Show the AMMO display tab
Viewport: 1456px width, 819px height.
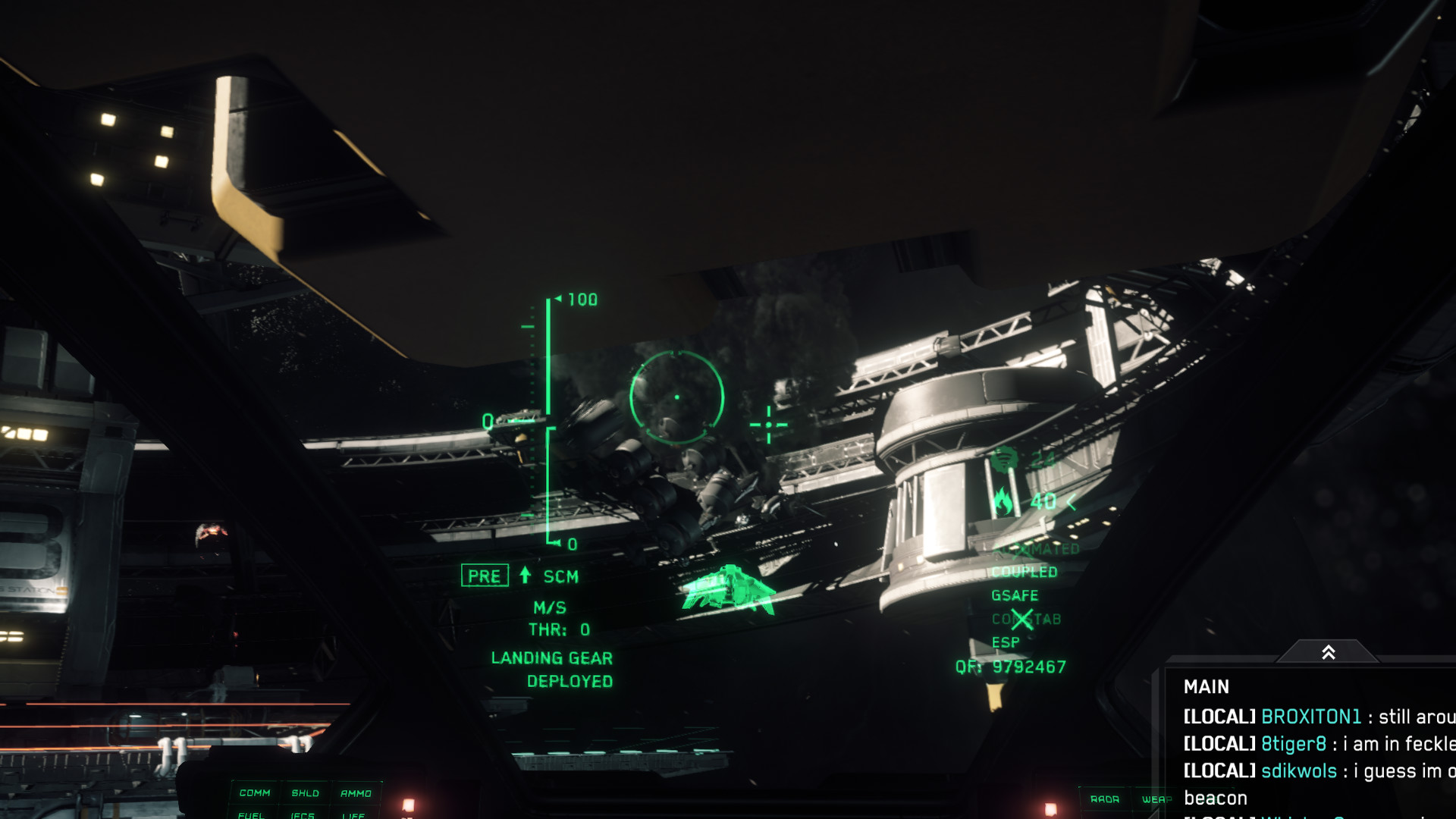[x=356, y=793]
